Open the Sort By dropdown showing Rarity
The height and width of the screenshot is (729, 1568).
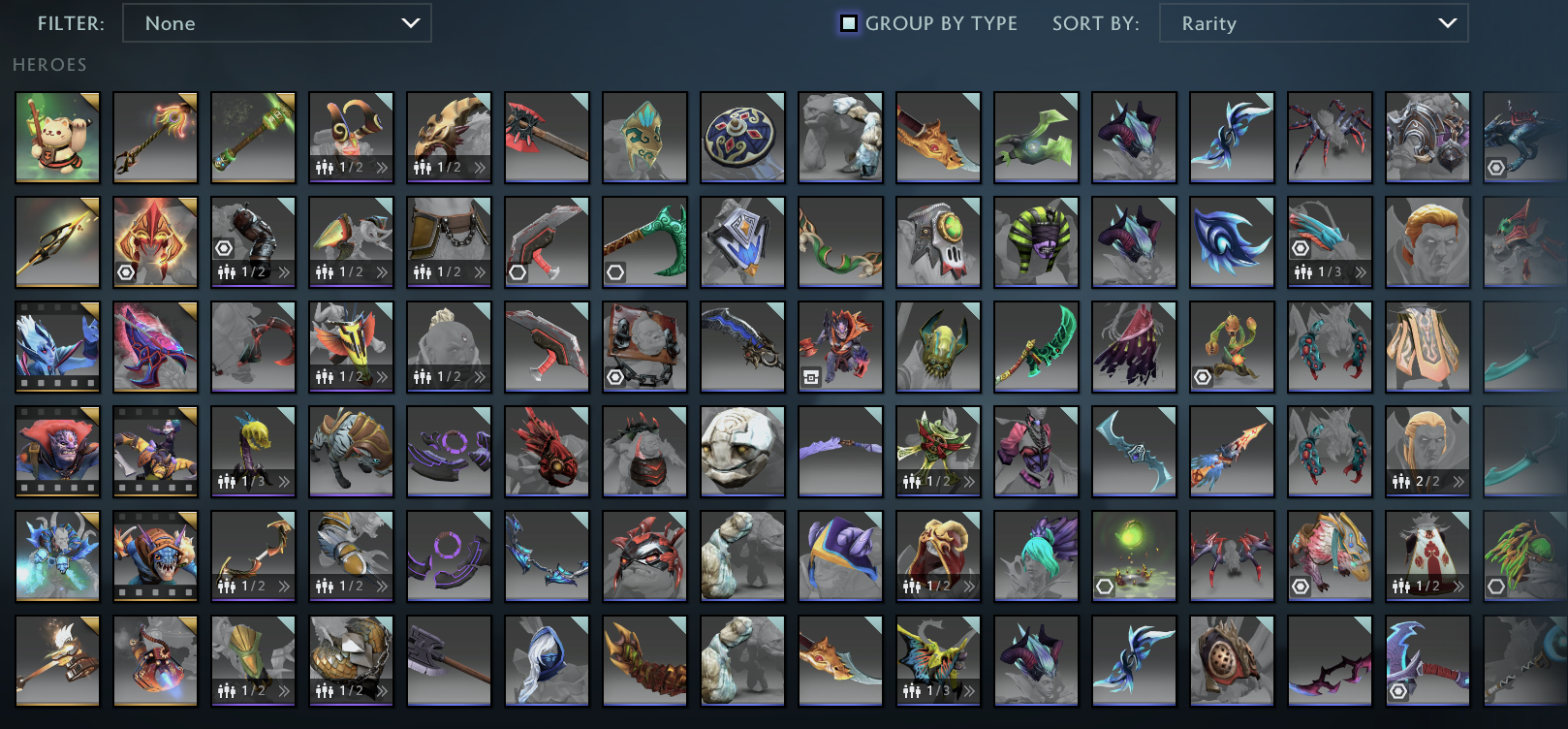click(x=1313, y=23)
